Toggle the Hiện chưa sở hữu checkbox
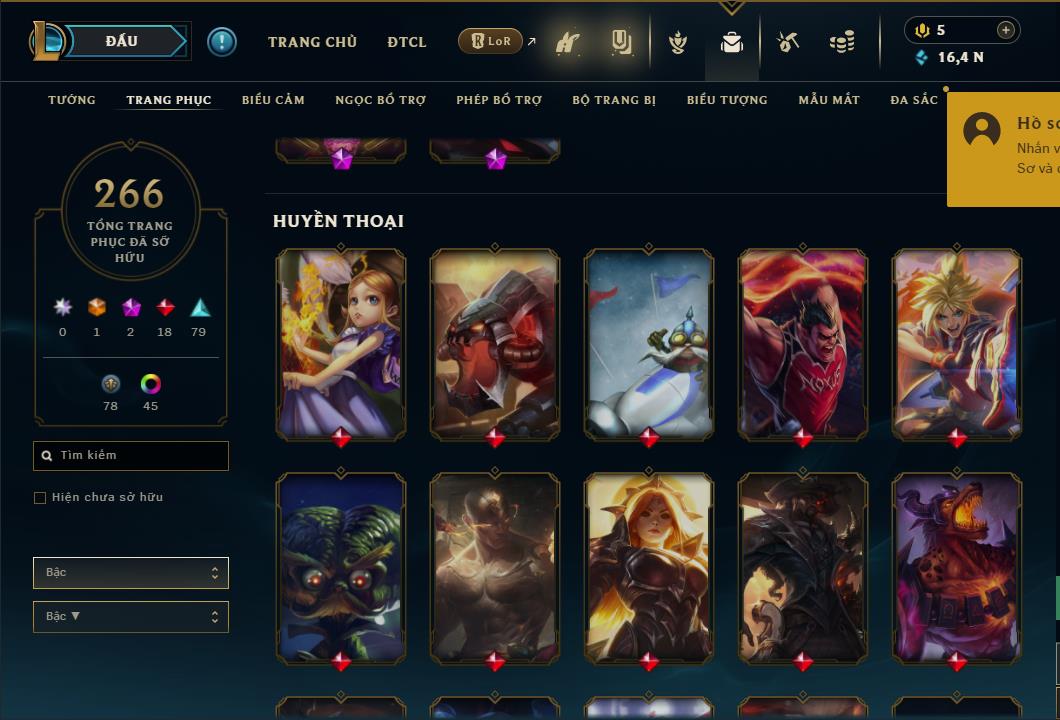This screenshot has width=1060, height=720. [x=40, y=498]
